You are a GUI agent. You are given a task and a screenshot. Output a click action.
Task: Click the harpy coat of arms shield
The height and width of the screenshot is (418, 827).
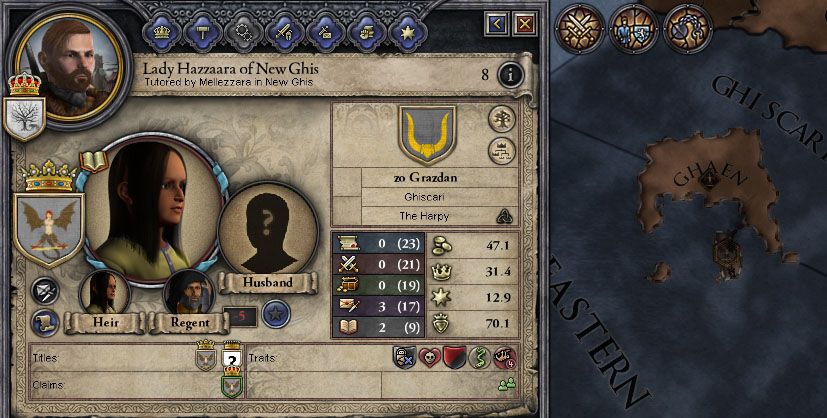pyautogui.click(x=47, y=228)
